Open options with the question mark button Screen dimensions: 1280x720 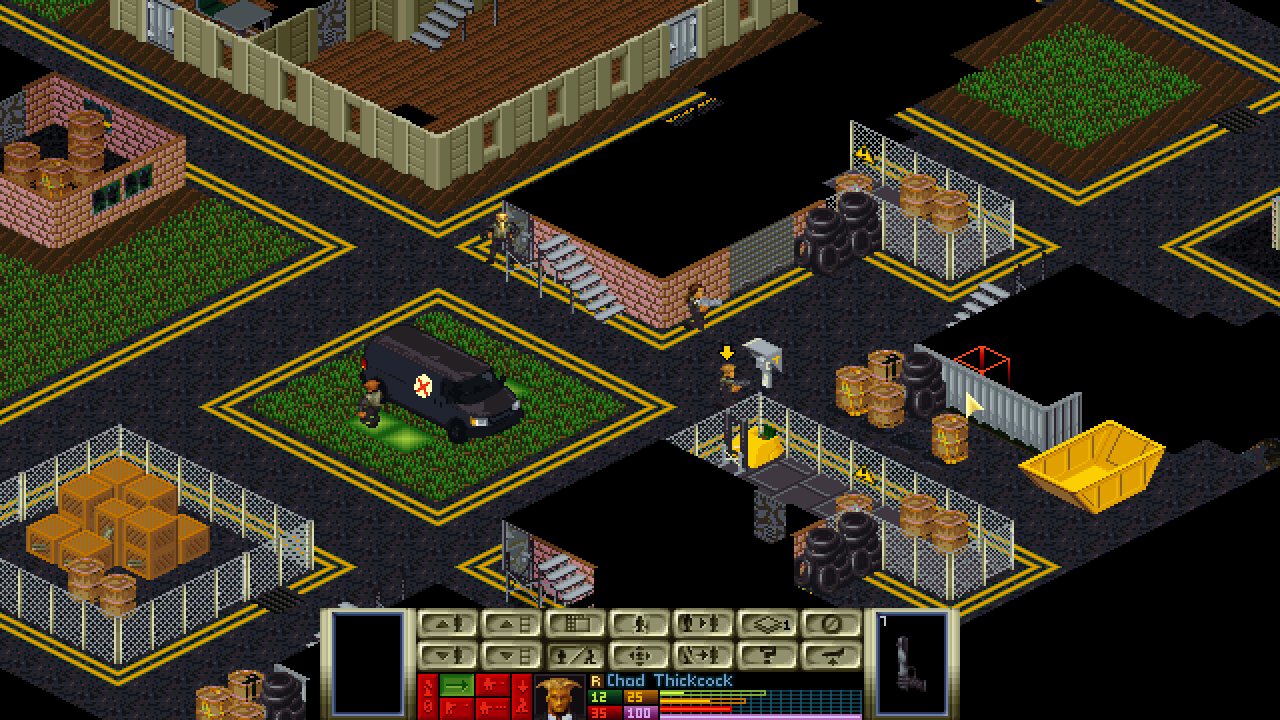click(x=767, y=656)
